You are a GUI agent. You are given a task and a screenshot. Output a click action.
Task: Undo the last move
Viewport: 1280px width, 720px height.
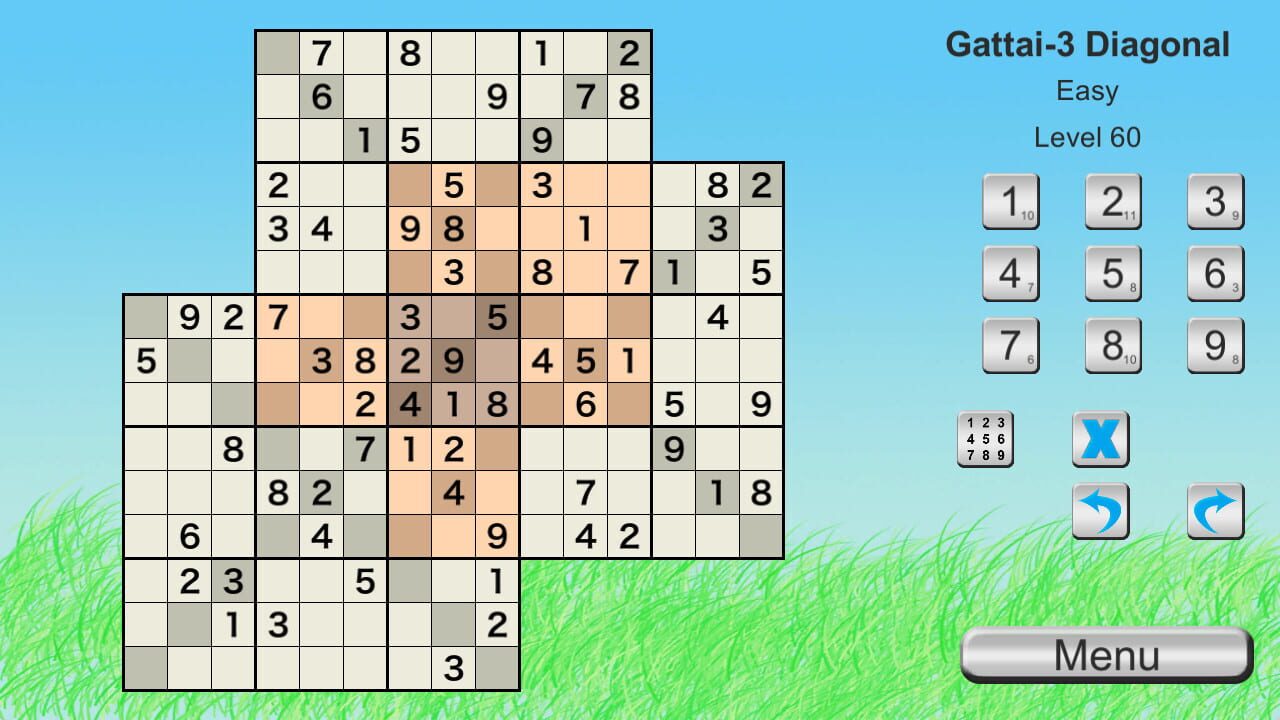click(x=1100, y=510)
